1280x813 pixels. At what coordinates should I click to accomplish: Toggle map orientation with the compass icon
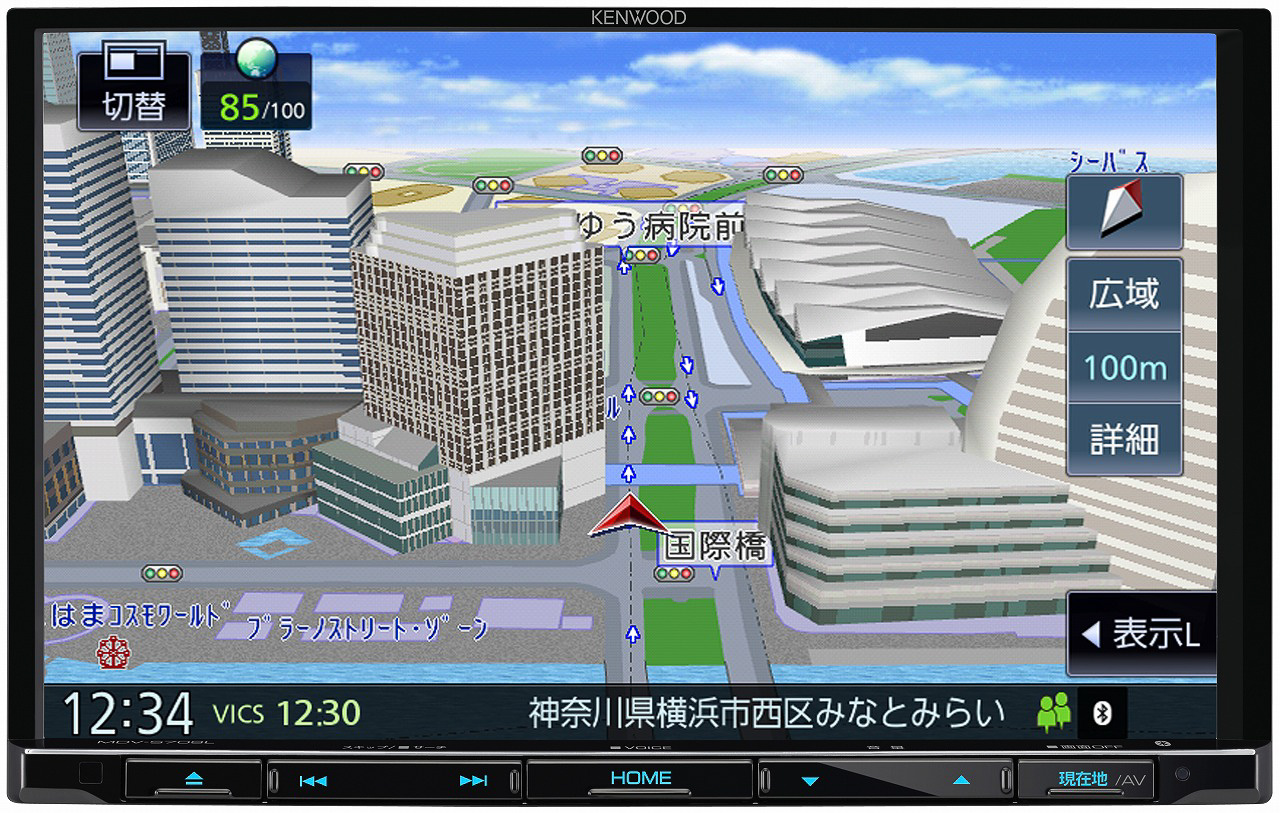point(1123,211)
